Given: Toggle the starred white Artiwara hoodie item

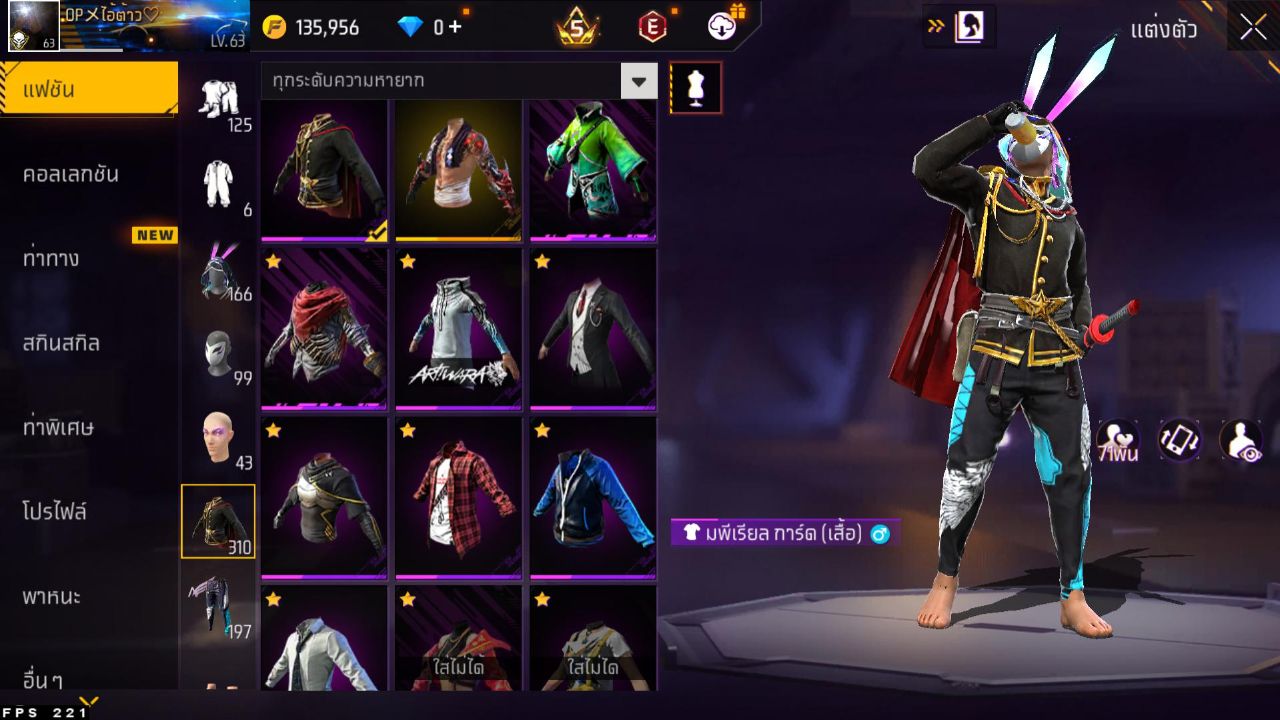Looking at the screenshot, I should [458, 330].
